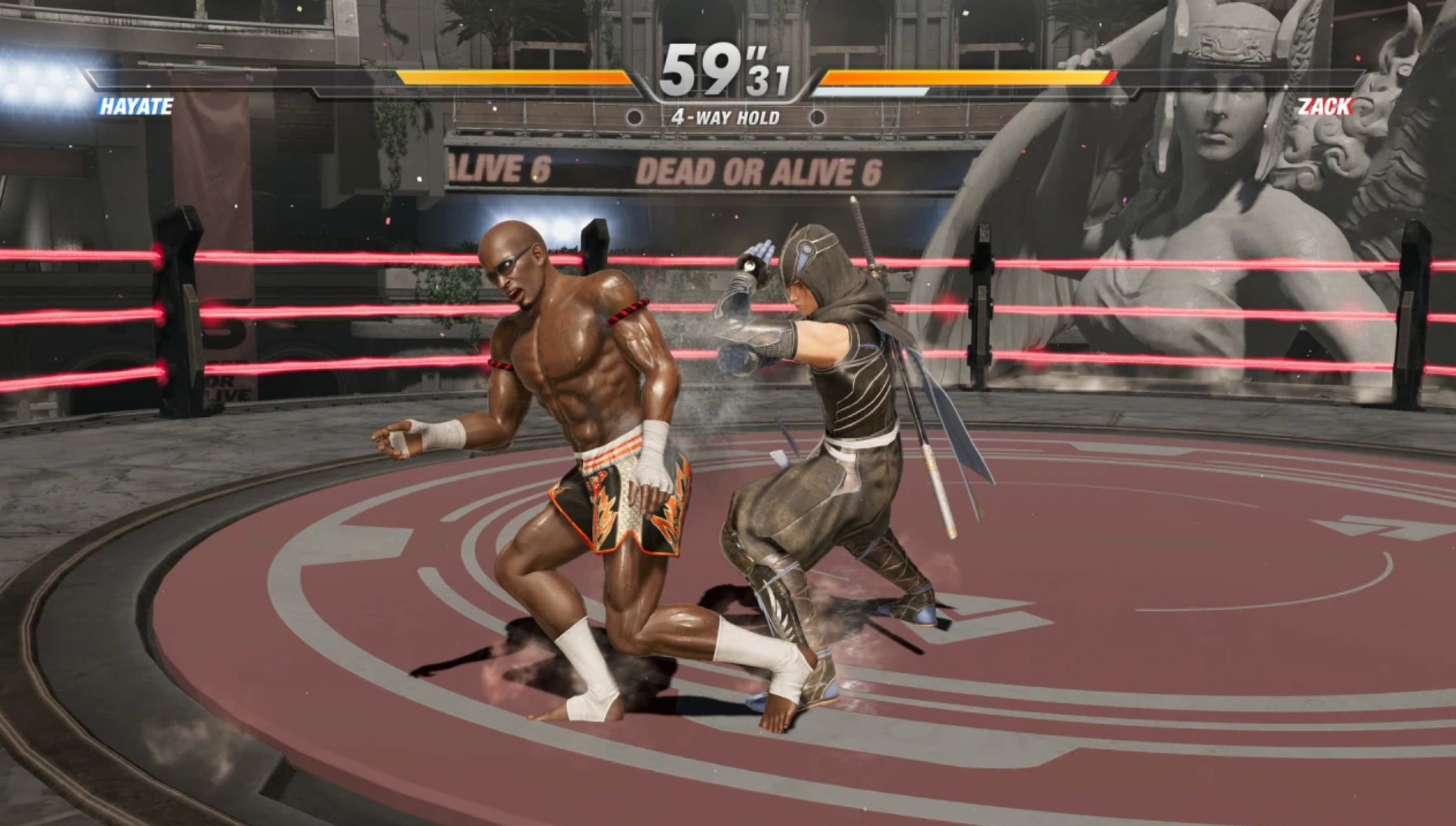Expand the timer display panel
The height and width of the screenshot is (826, 1456).
[x=725, y=71]
